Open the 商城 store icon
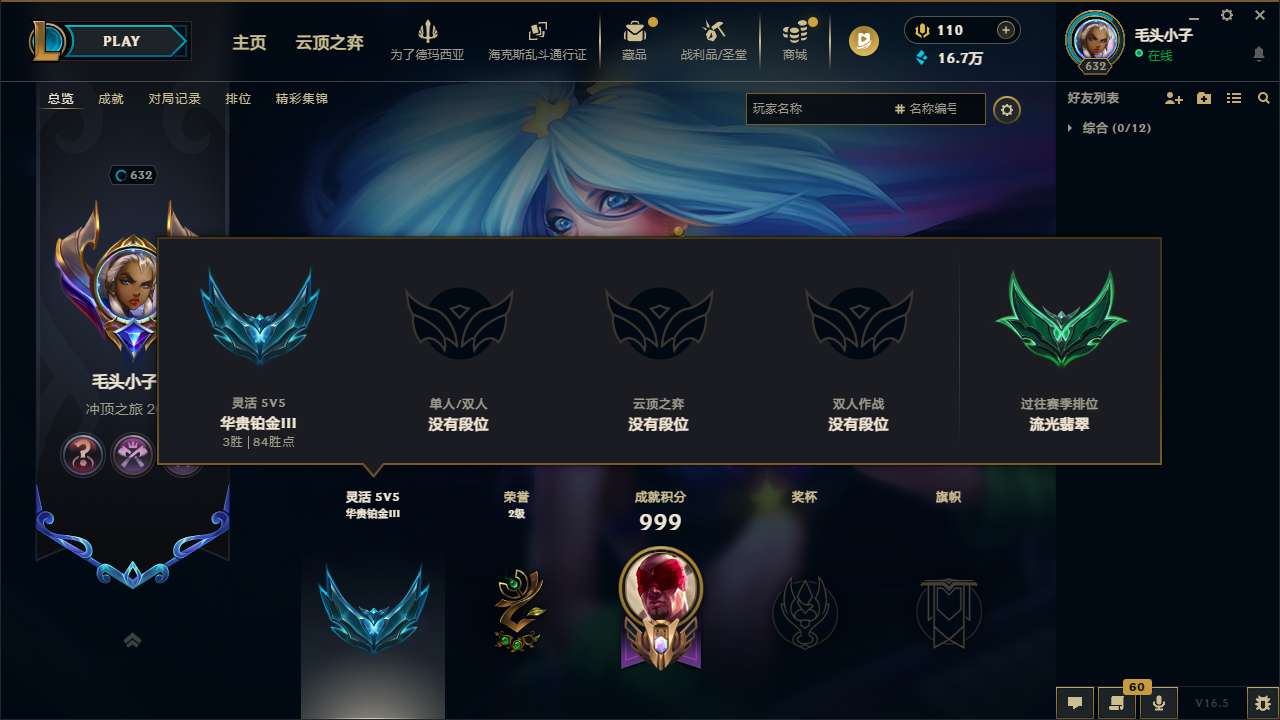The width and height of the screenshot is (1280, 720). click(x=796, y=40)
